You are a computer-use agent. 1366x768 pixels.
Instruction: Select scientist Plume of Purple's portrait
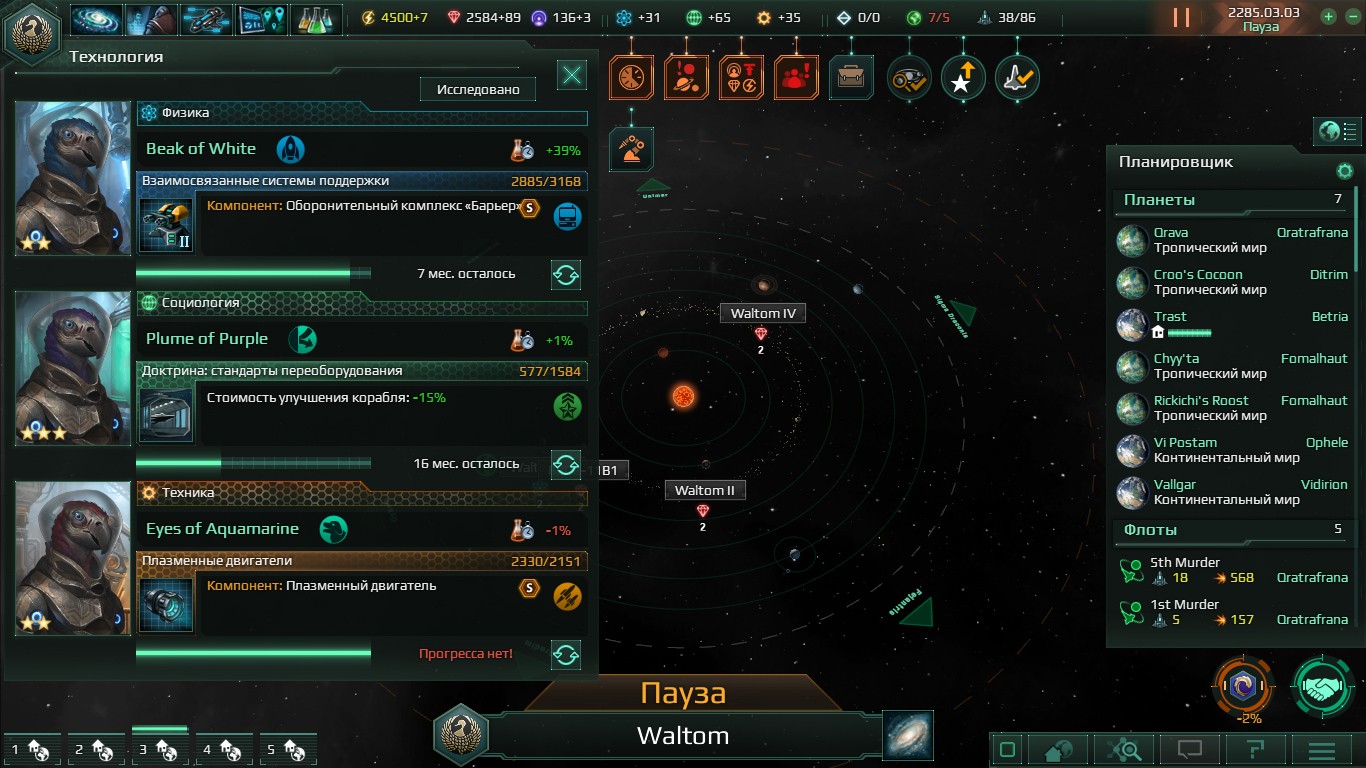73,368
